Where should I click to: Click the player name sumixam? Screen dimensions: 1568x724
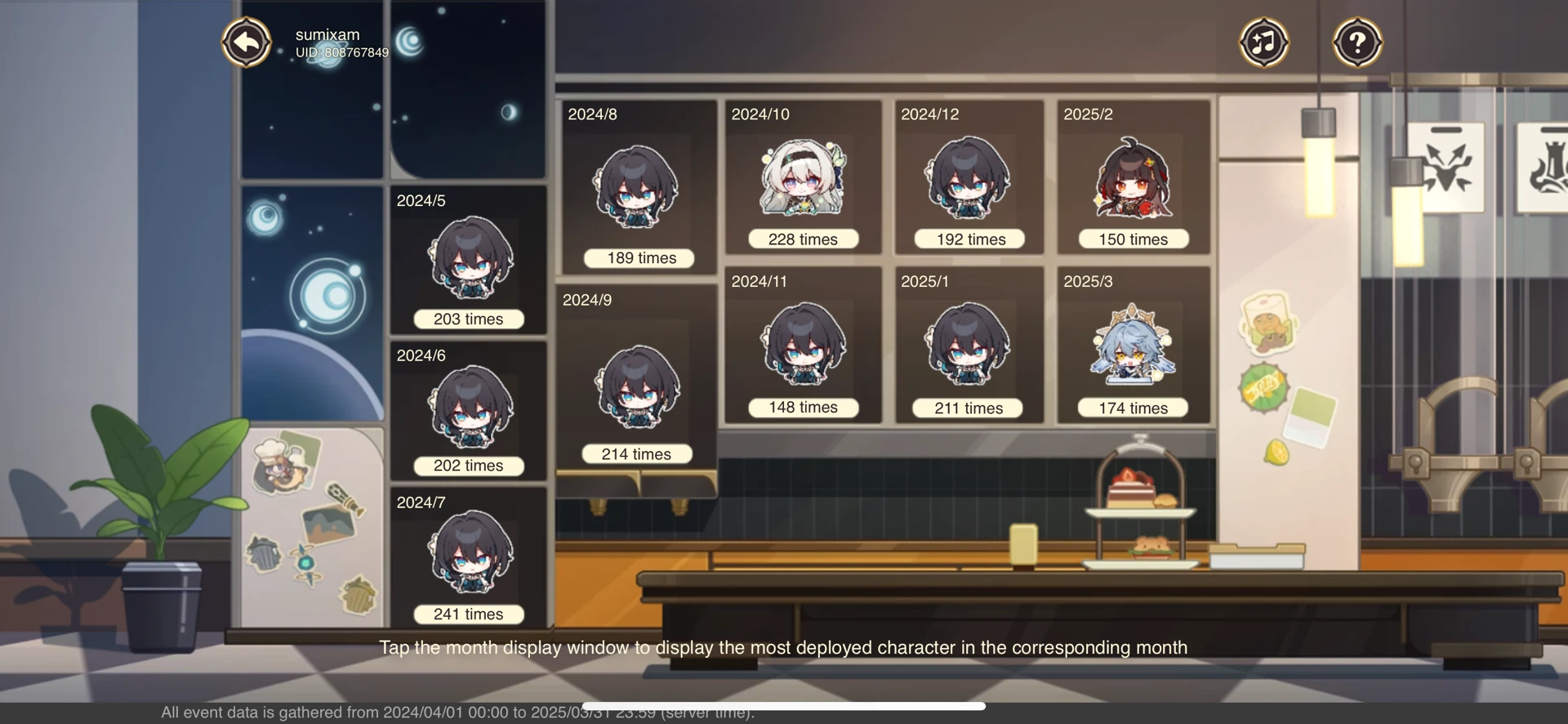click(327, 34)
